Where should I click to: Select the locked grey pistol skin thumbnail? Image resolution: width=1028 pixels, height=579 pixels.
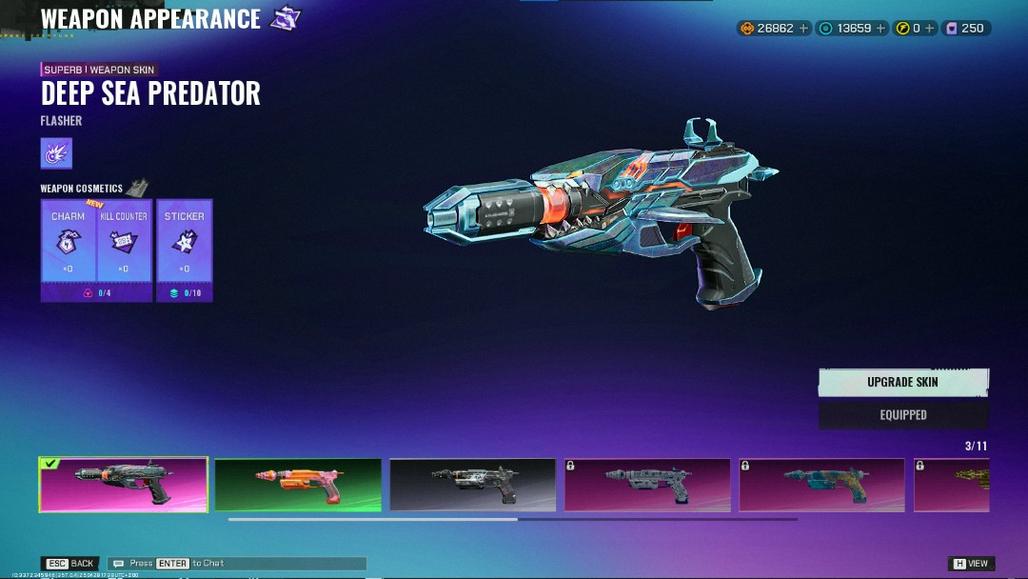pyautogui.click(x=647, y=485)
